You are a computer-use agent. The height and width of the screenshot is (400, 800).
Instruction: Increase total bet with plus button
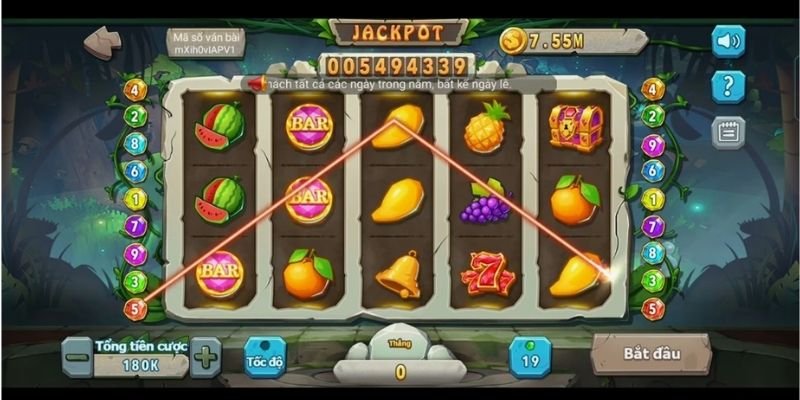tap(205, 357)
